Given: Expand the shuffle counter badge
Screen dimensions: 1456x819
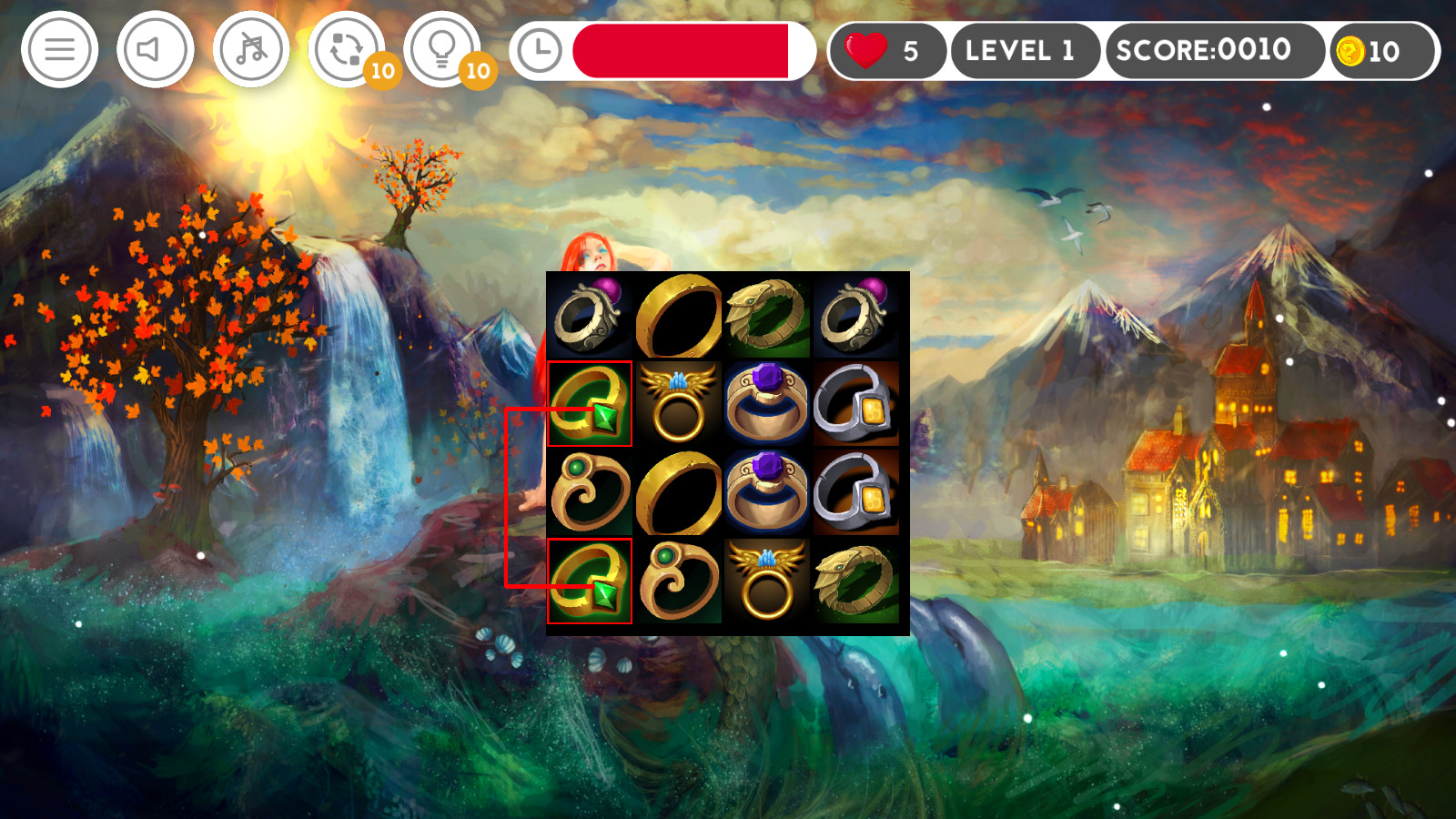Looking at the screenshot, I should coord(383,68).
